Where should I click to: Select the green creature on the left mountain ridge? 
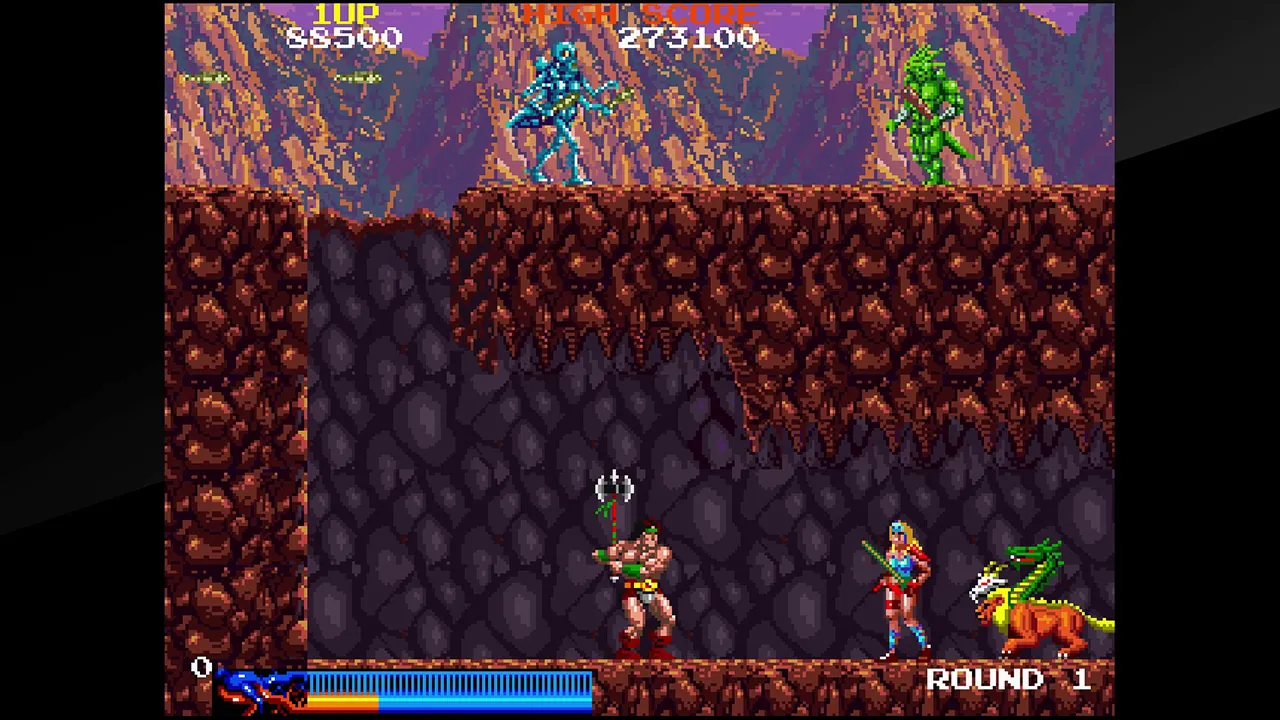click(205, 78)
